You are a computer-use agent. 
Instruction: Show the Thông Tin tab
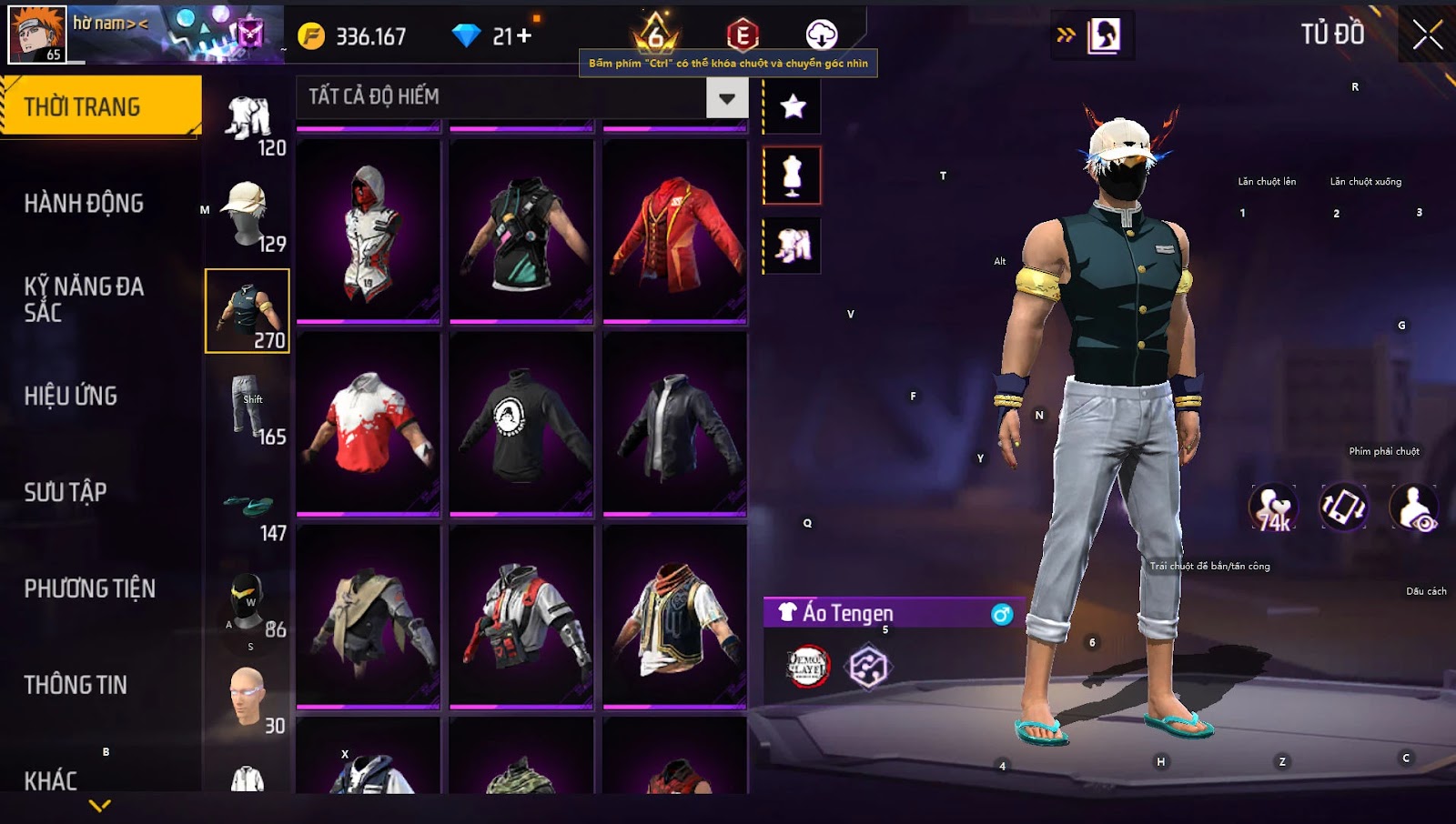[x=76, y=685]
